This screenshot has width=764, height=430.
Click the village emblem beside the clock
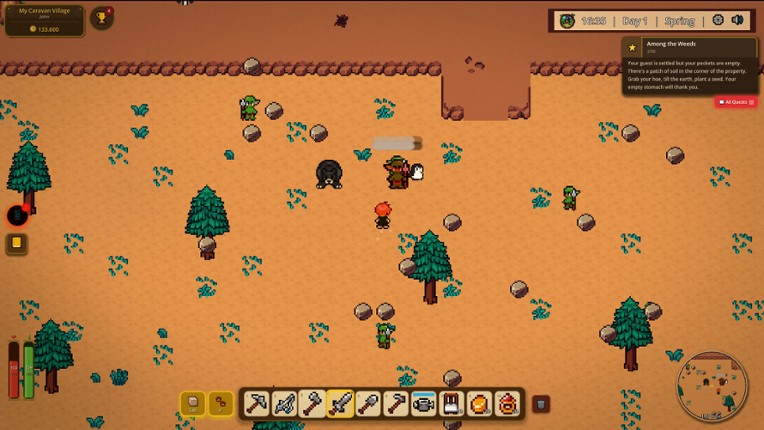[x=567, y=21]
